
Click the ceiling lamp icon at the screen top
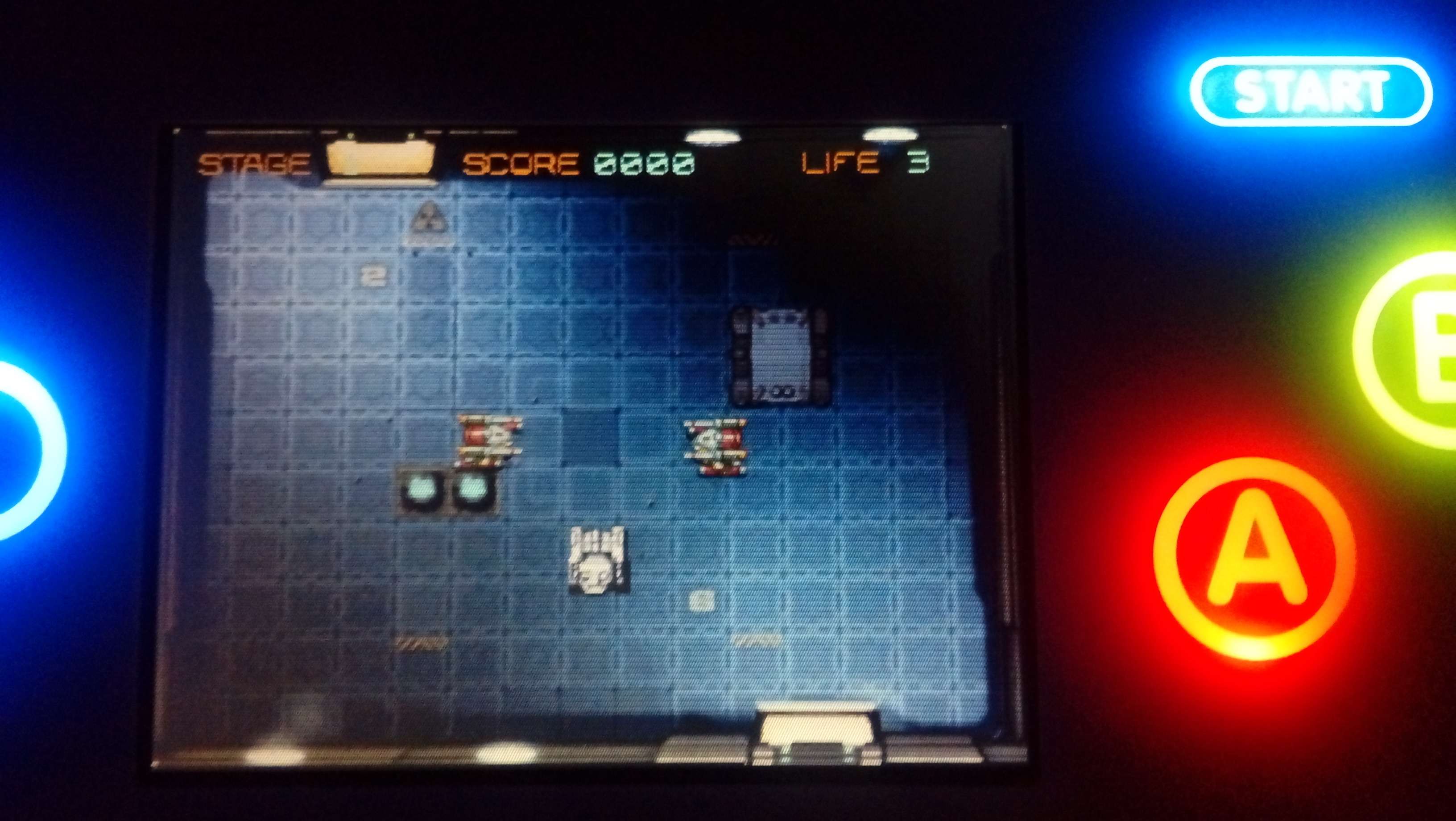tap(713, 136)
